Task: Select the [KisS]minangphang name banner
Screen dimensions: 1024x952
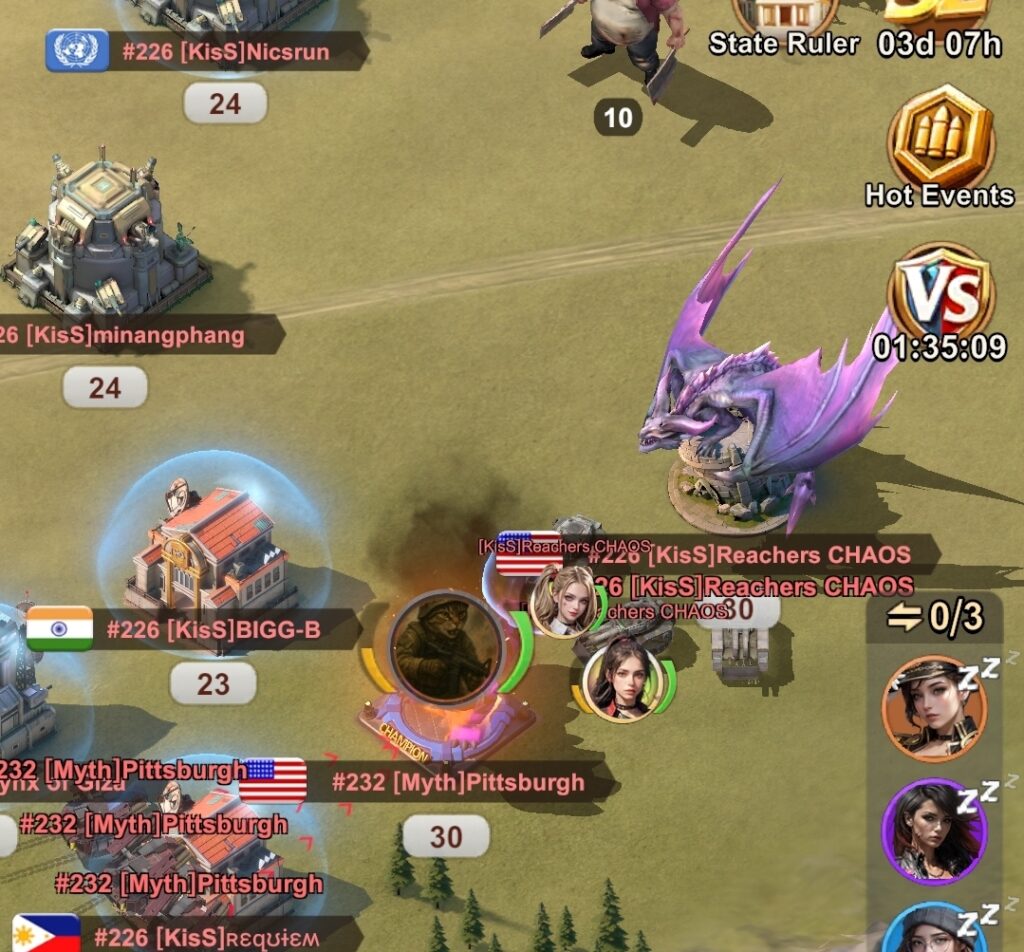Action: pyautogui.click(x=135, y=335)
